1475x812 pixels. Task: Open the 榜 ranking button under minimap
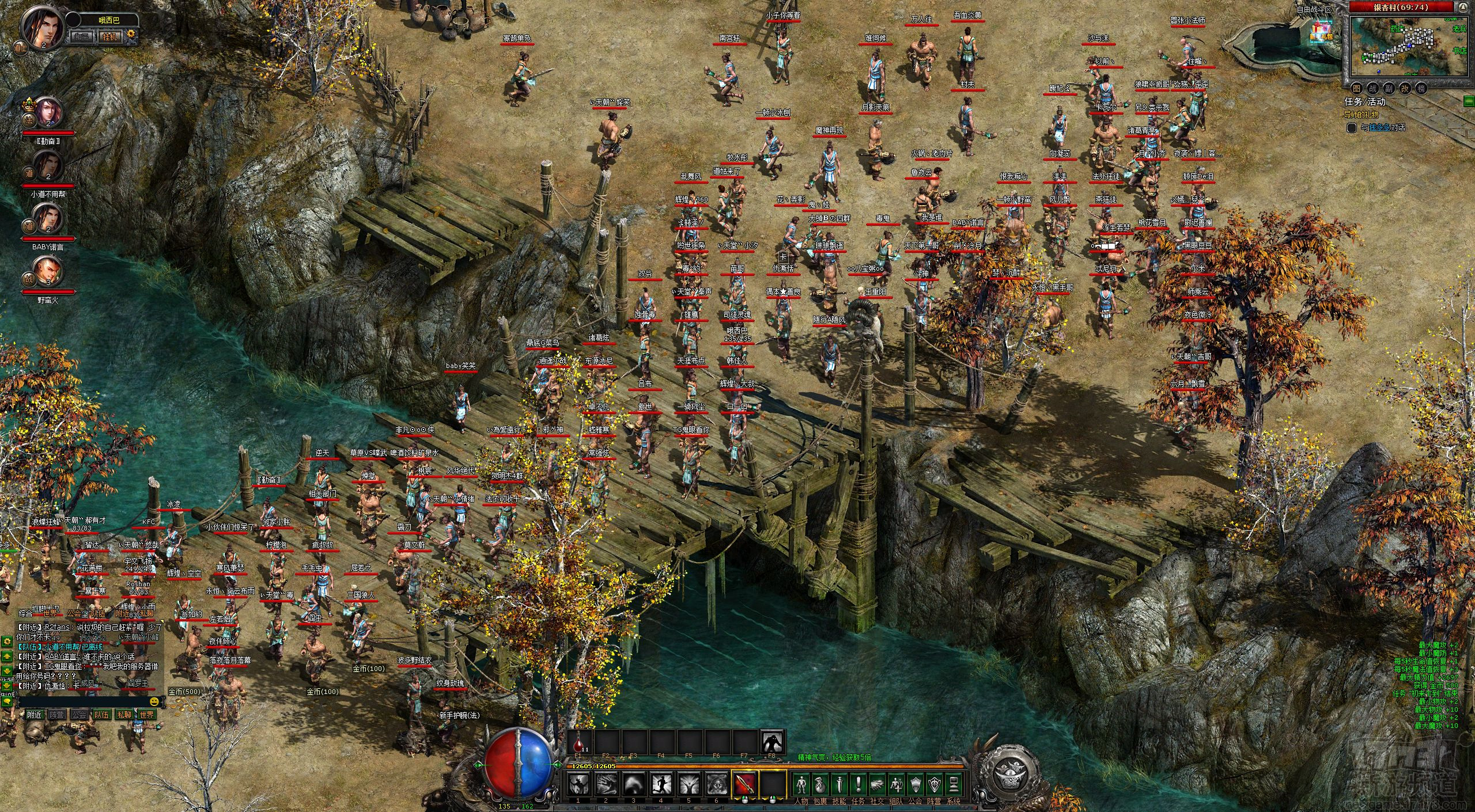pos(1421,88)
